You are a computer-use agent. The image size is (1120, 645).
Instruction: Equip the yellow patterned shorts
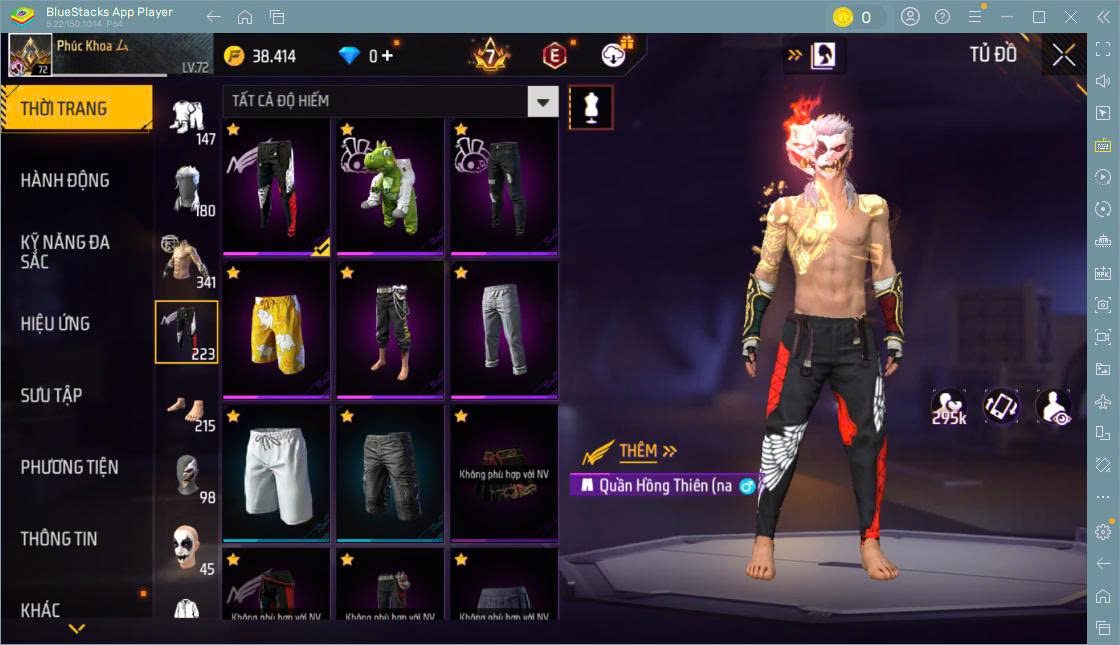(276, 329)
